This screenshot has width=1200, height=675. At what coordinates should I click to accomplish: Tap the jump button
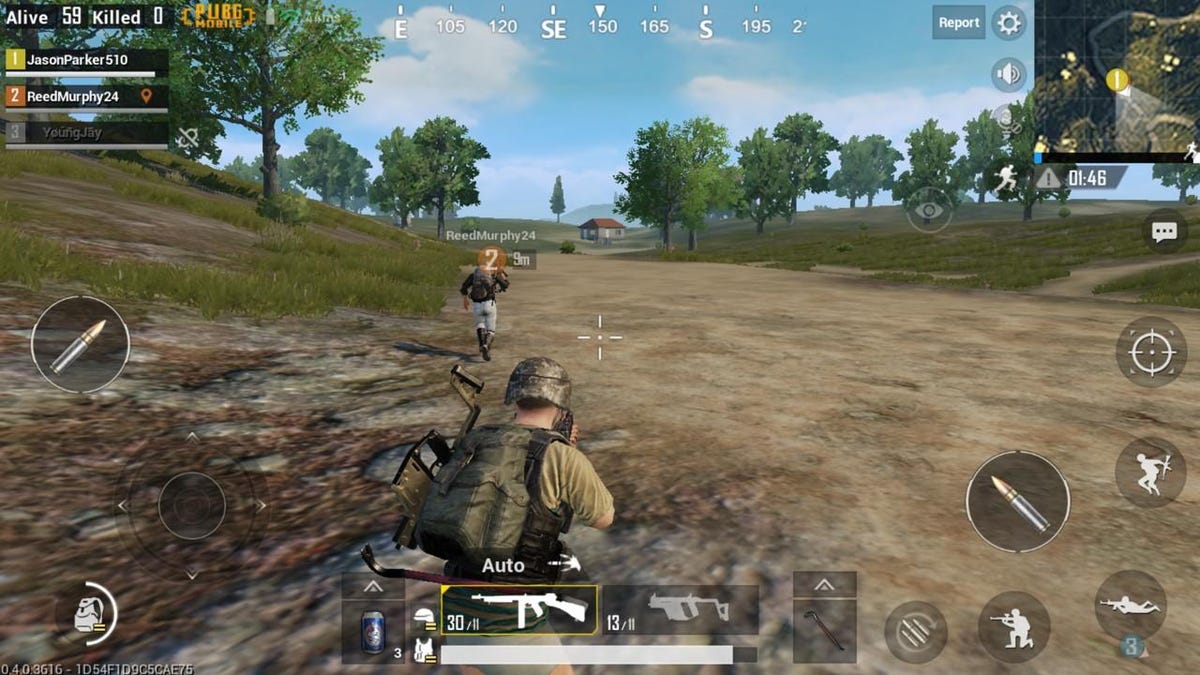click(1150, 472)
